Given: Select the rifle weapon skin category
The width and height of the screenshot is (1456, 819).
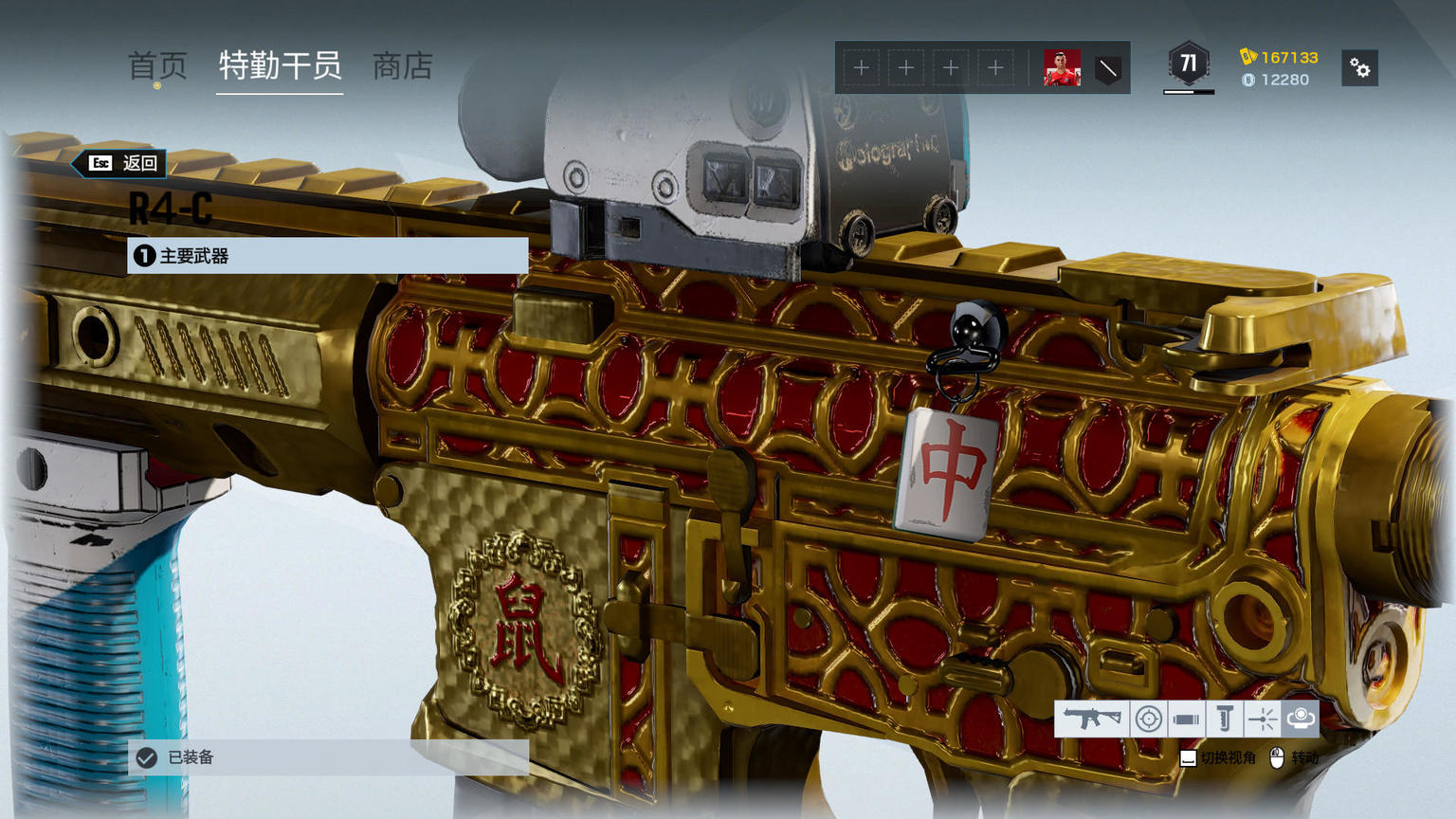Looking at the screenshot, I should [x=1092, y=719].
